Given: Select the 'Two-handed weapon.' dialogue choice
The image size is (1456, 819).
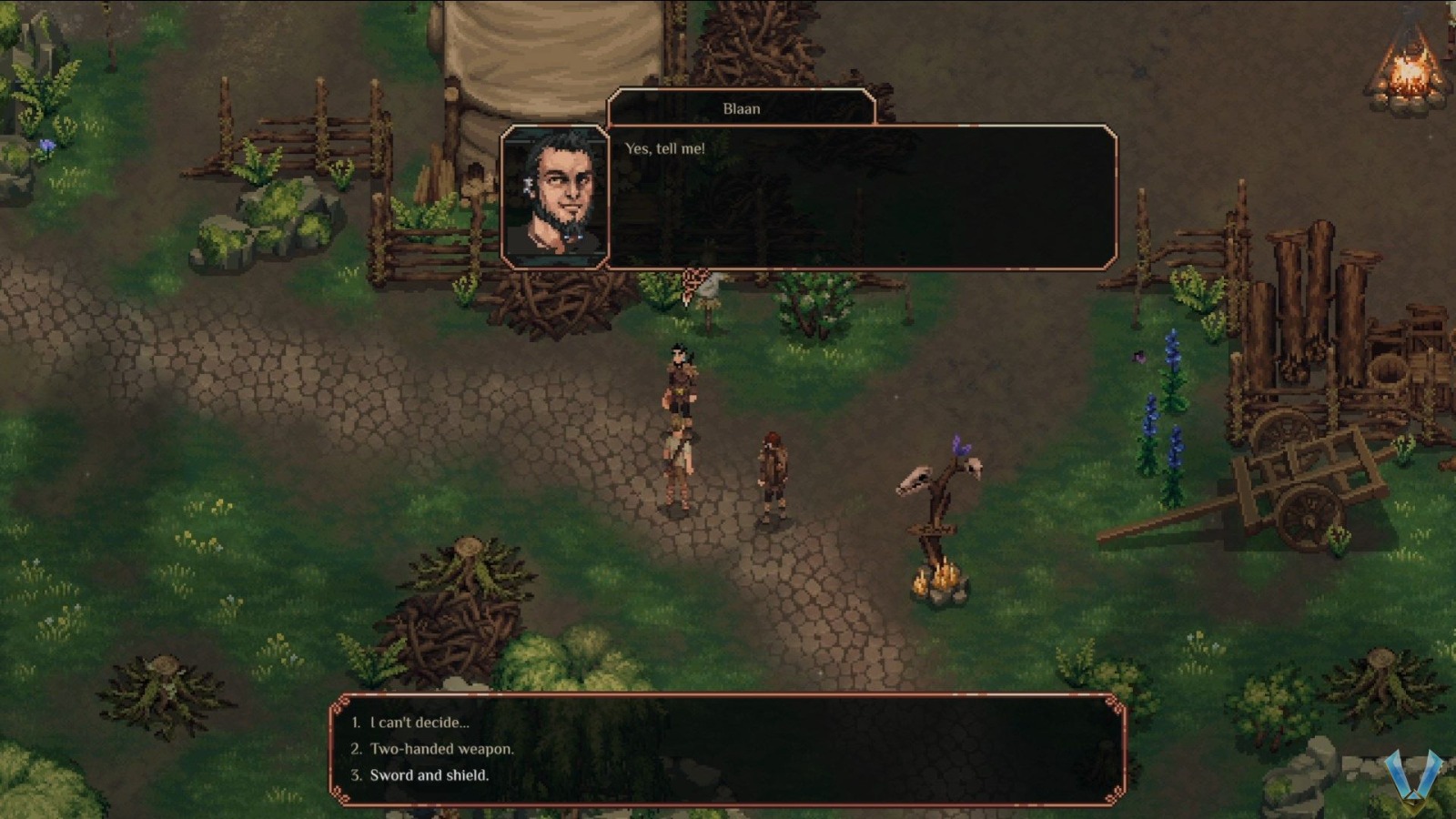Looking at the screenshot, I should coord(441,749).
